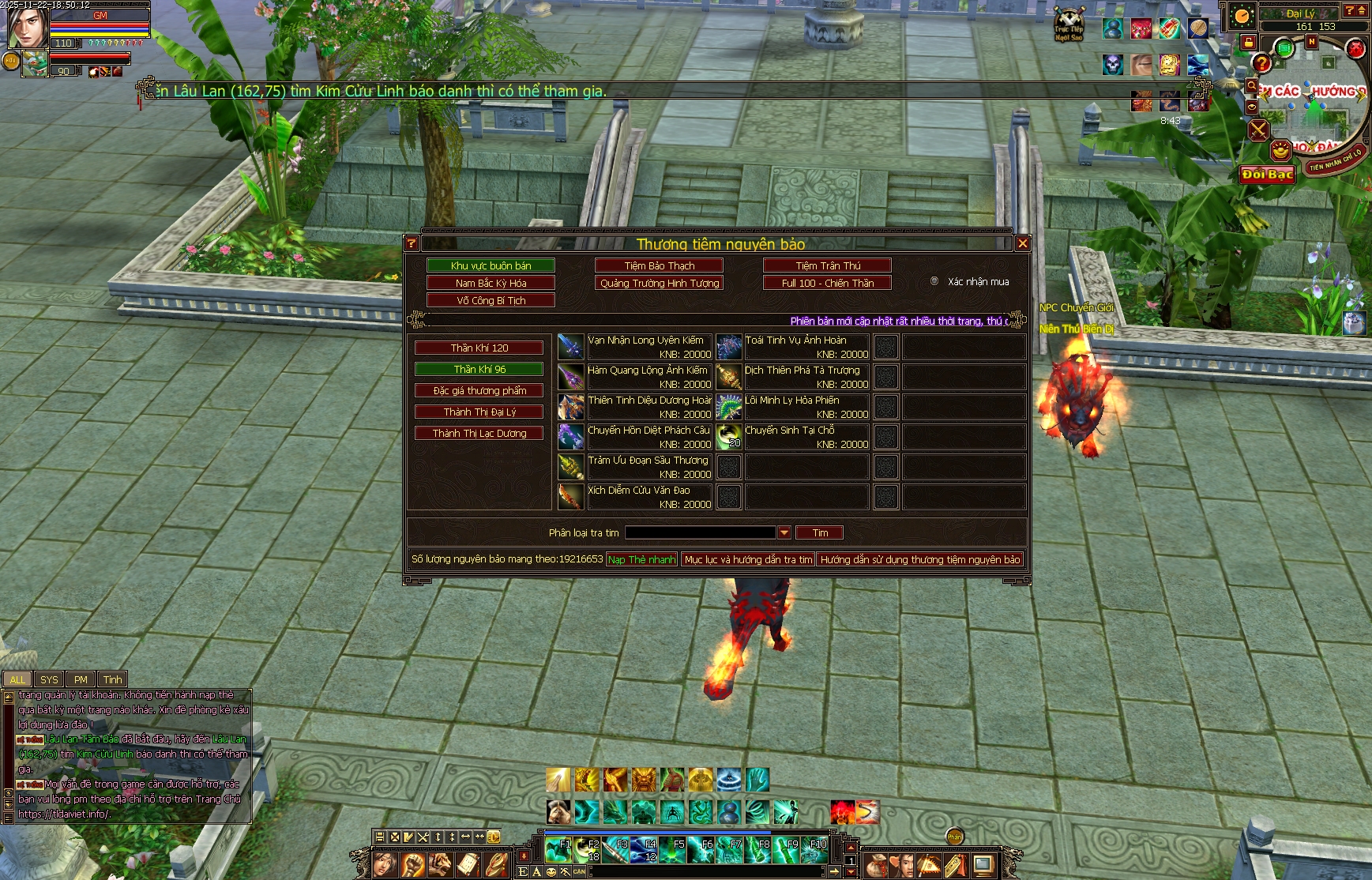Open Võ Công Bí Tịch category
Viewport: 1372px width, 880px height.
pyautogui.click(x=491, y=300)
